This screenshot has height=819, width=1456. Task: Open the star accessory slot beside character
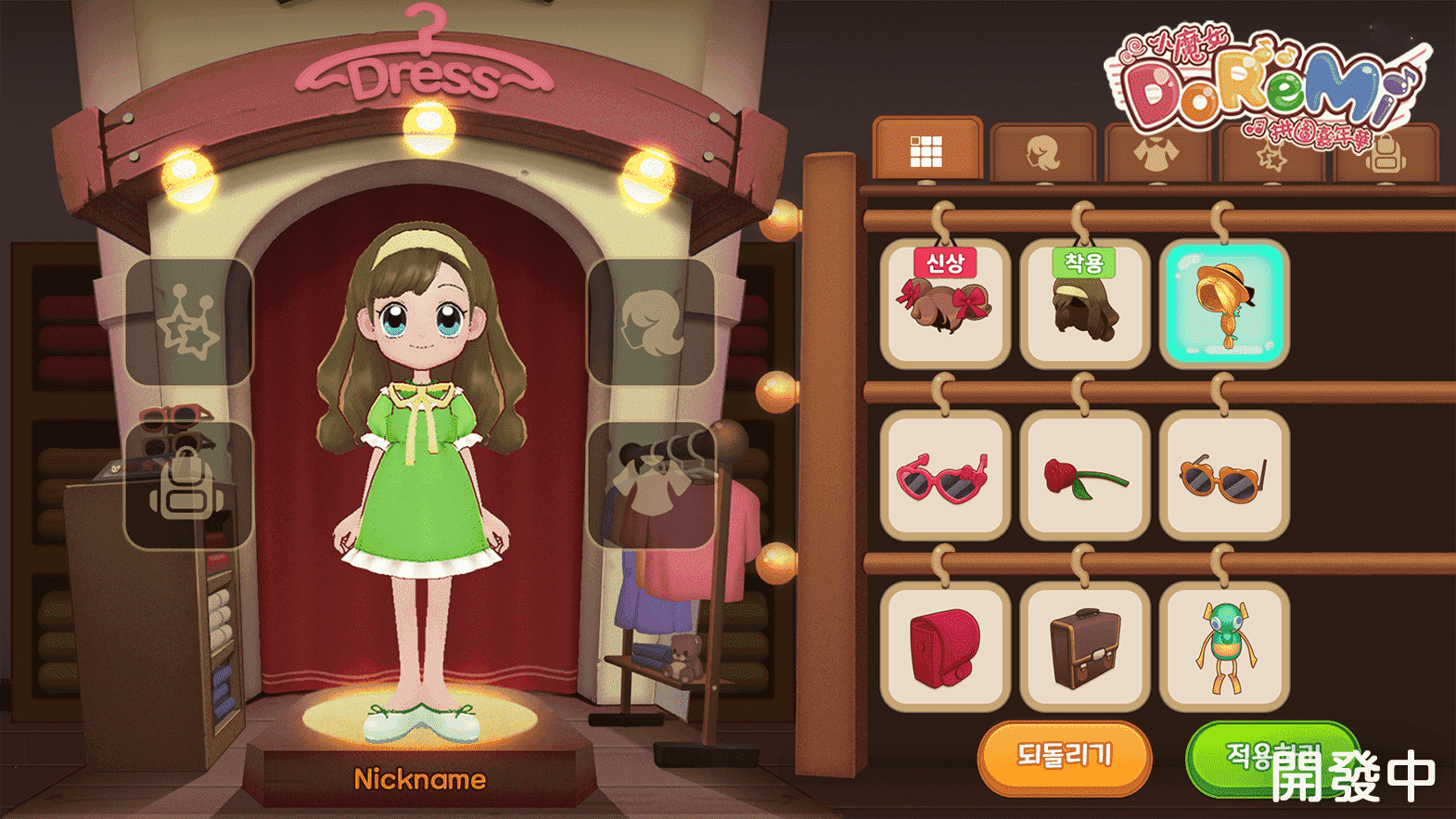189,322
